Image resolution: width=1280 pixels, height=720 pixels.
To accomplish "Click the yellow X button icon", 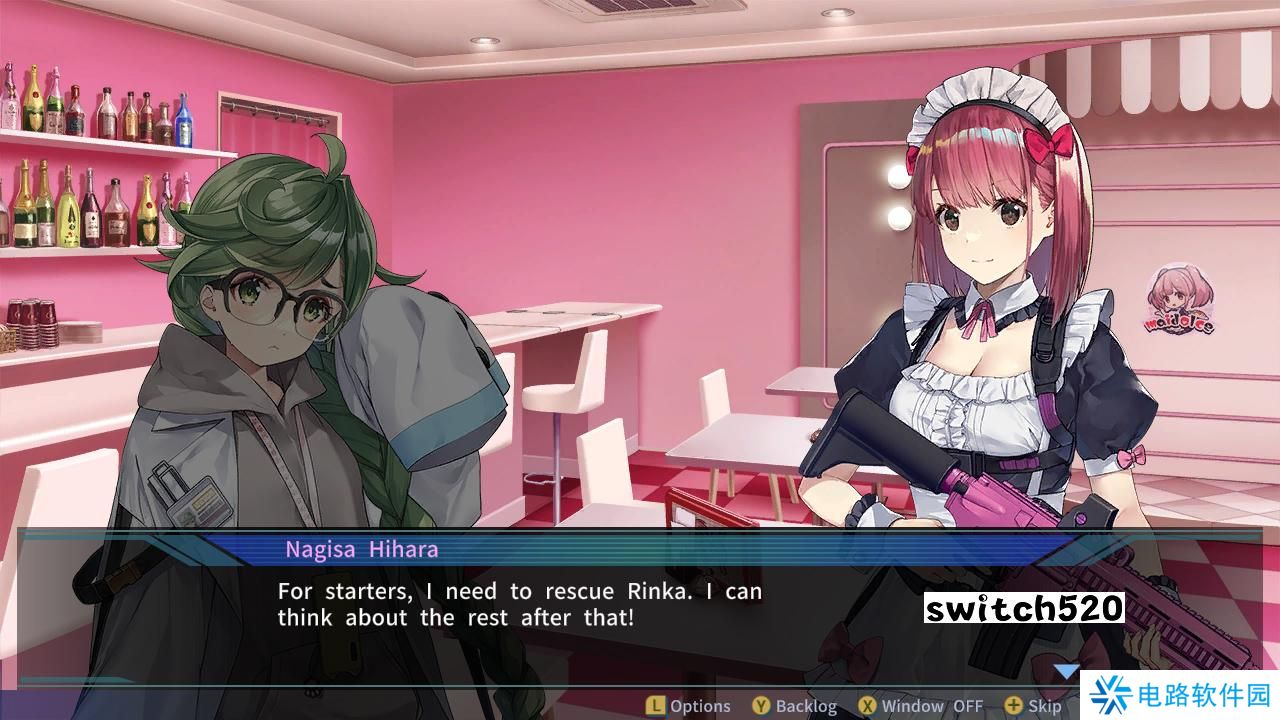I will coord(868,705).
